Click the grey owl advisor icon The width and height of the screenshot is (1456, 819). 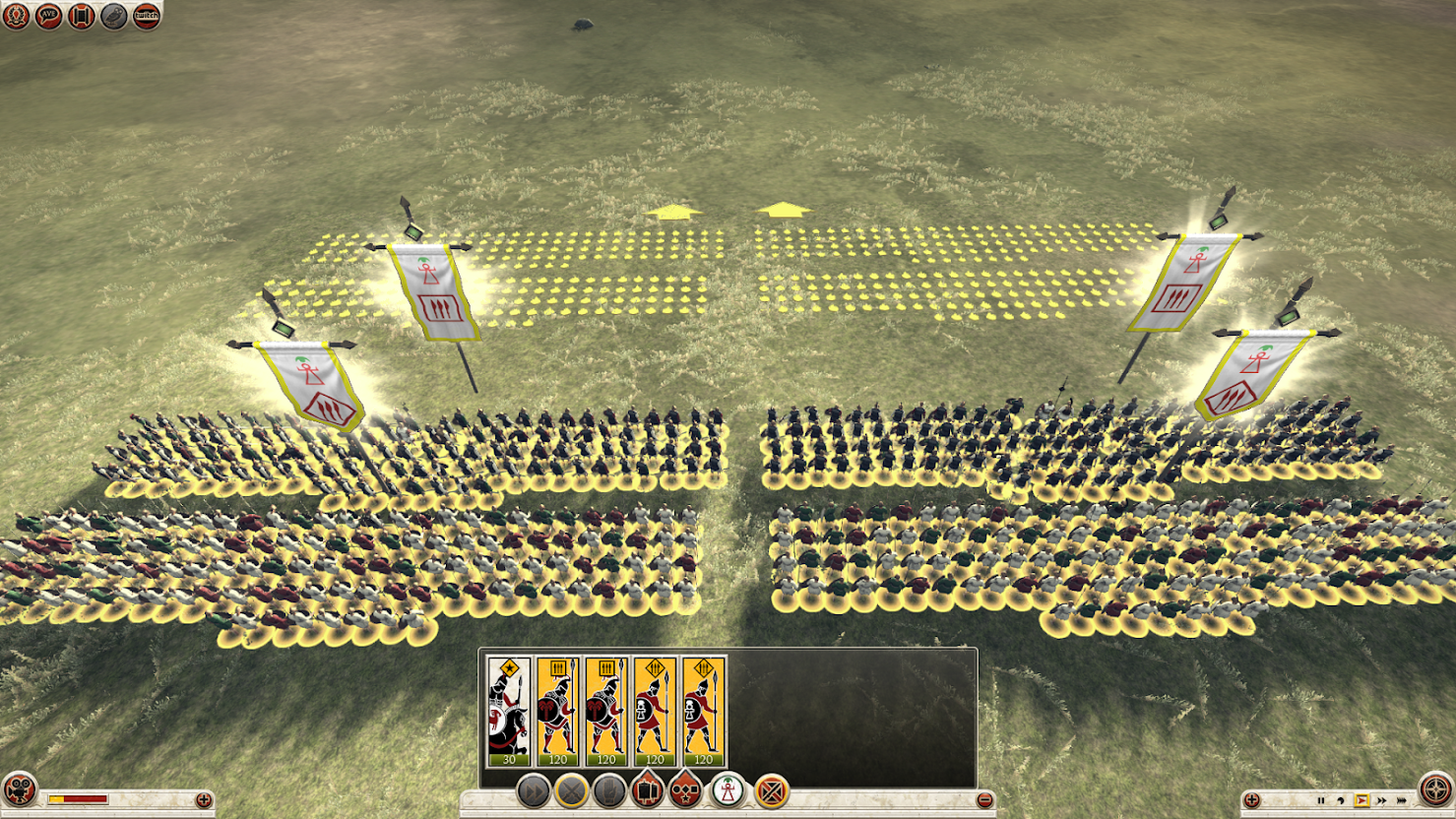coord(113,16)
